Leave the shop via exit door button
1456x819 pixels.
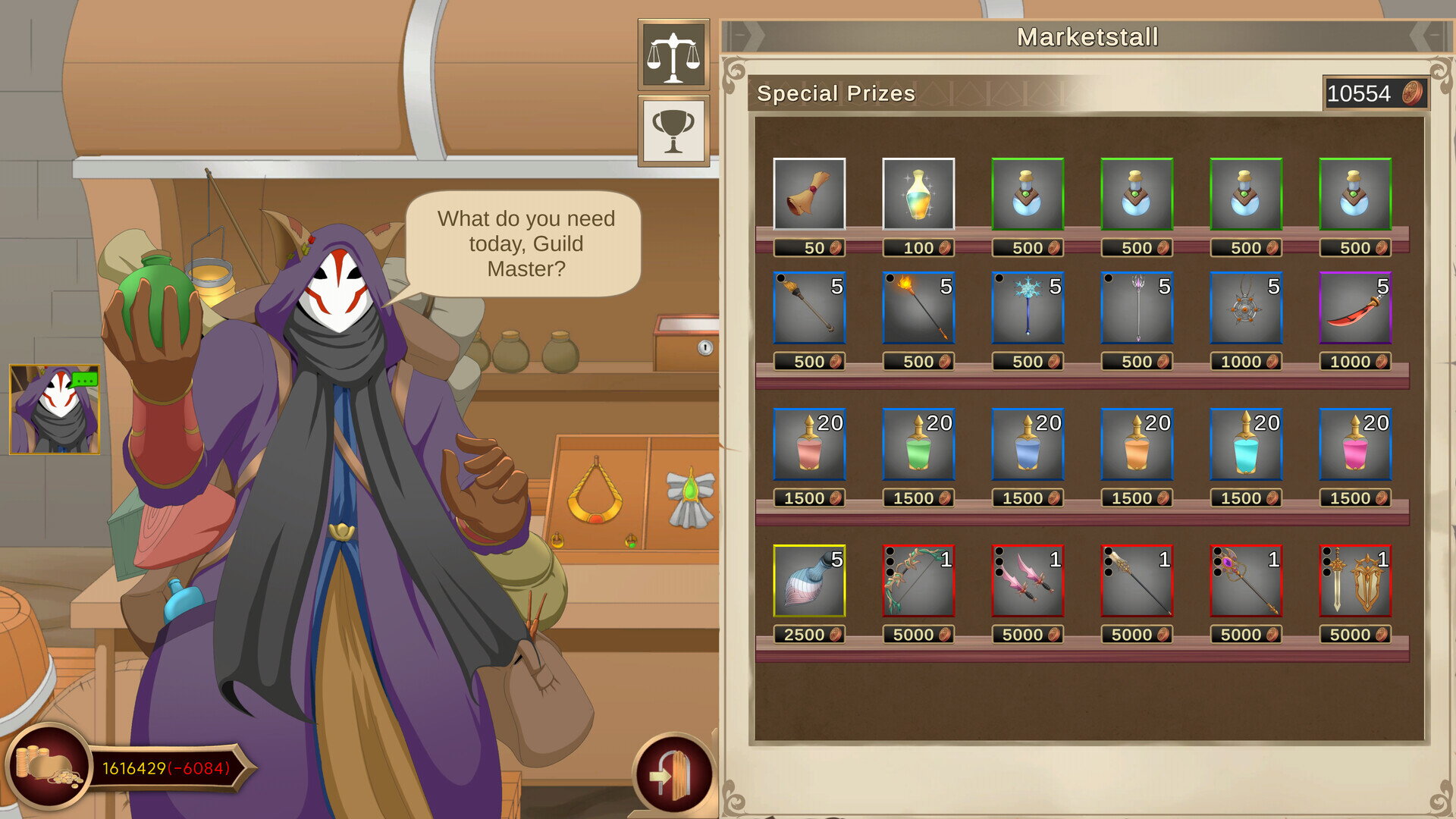[x=673, y=775]
